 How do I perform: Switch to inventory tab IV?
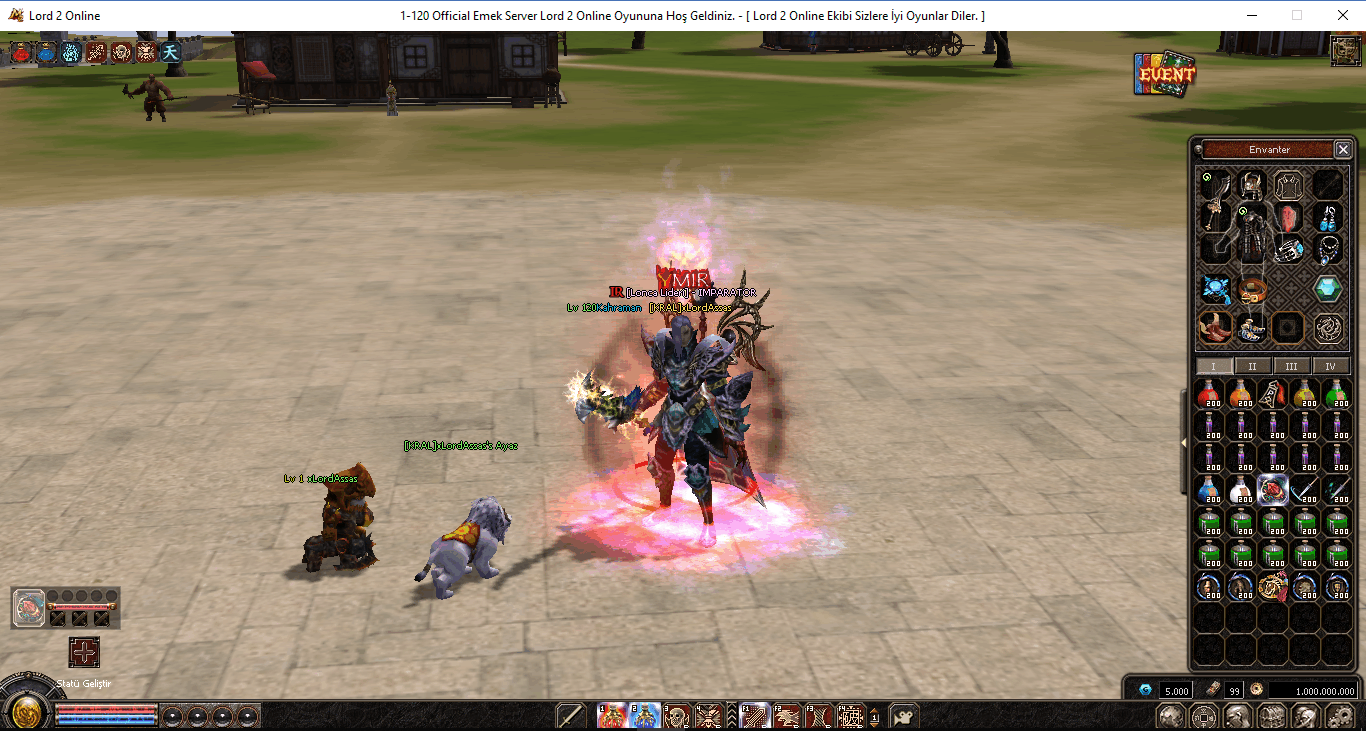tap(1330, 365)
